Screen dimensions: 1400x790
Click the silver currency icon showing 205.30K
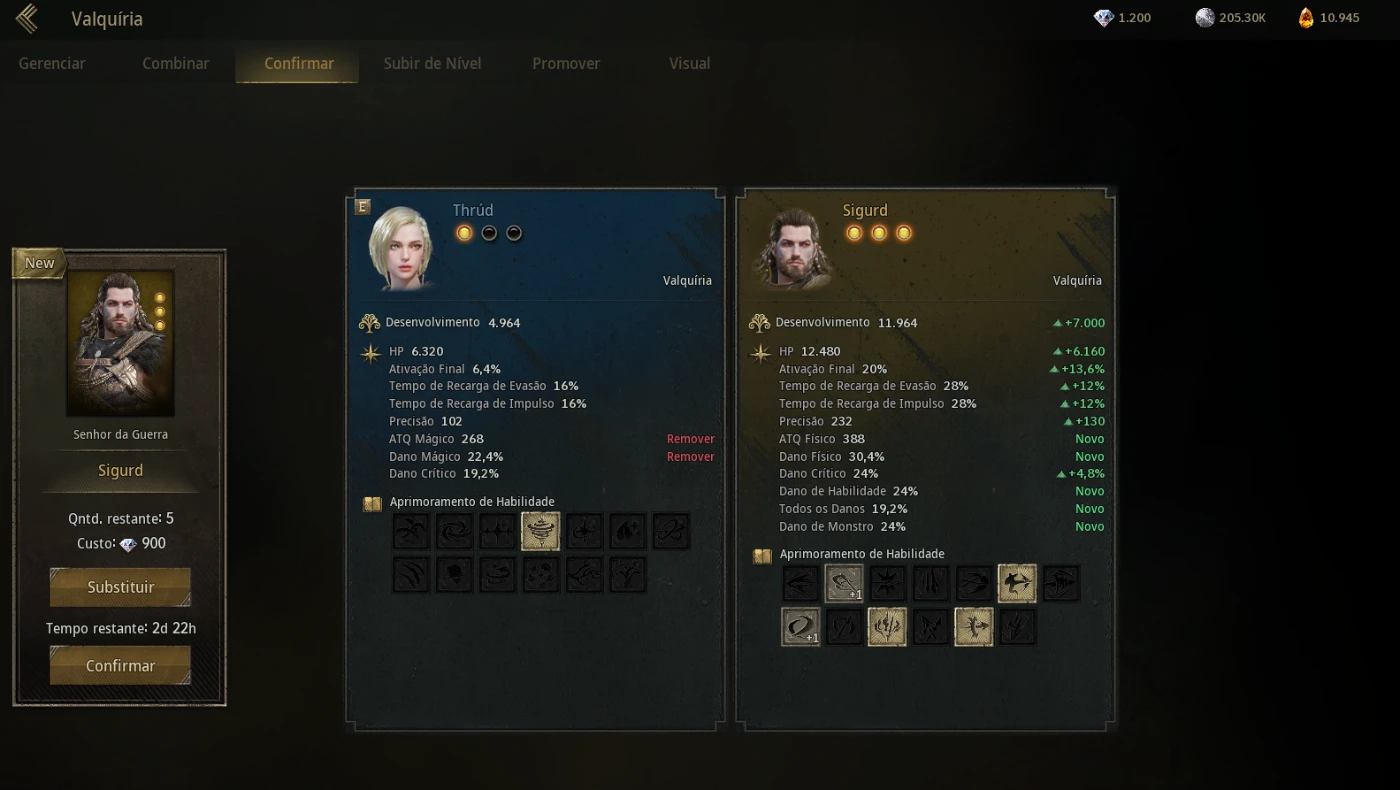pos(1205,17)
